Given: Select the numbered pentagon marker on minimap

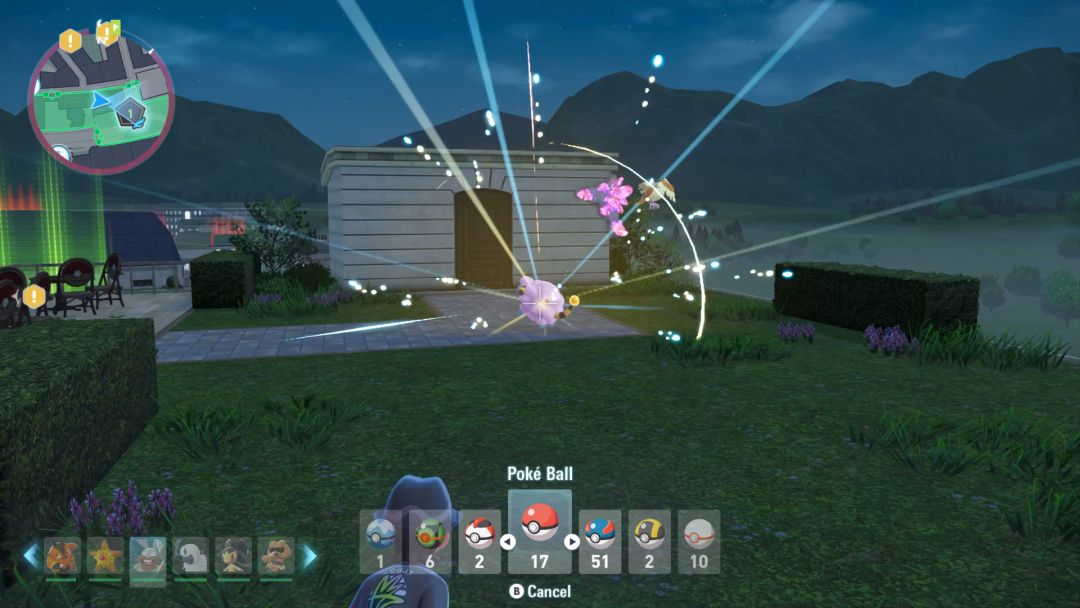Looking at the screenshot, I should [x=129, y=110].
